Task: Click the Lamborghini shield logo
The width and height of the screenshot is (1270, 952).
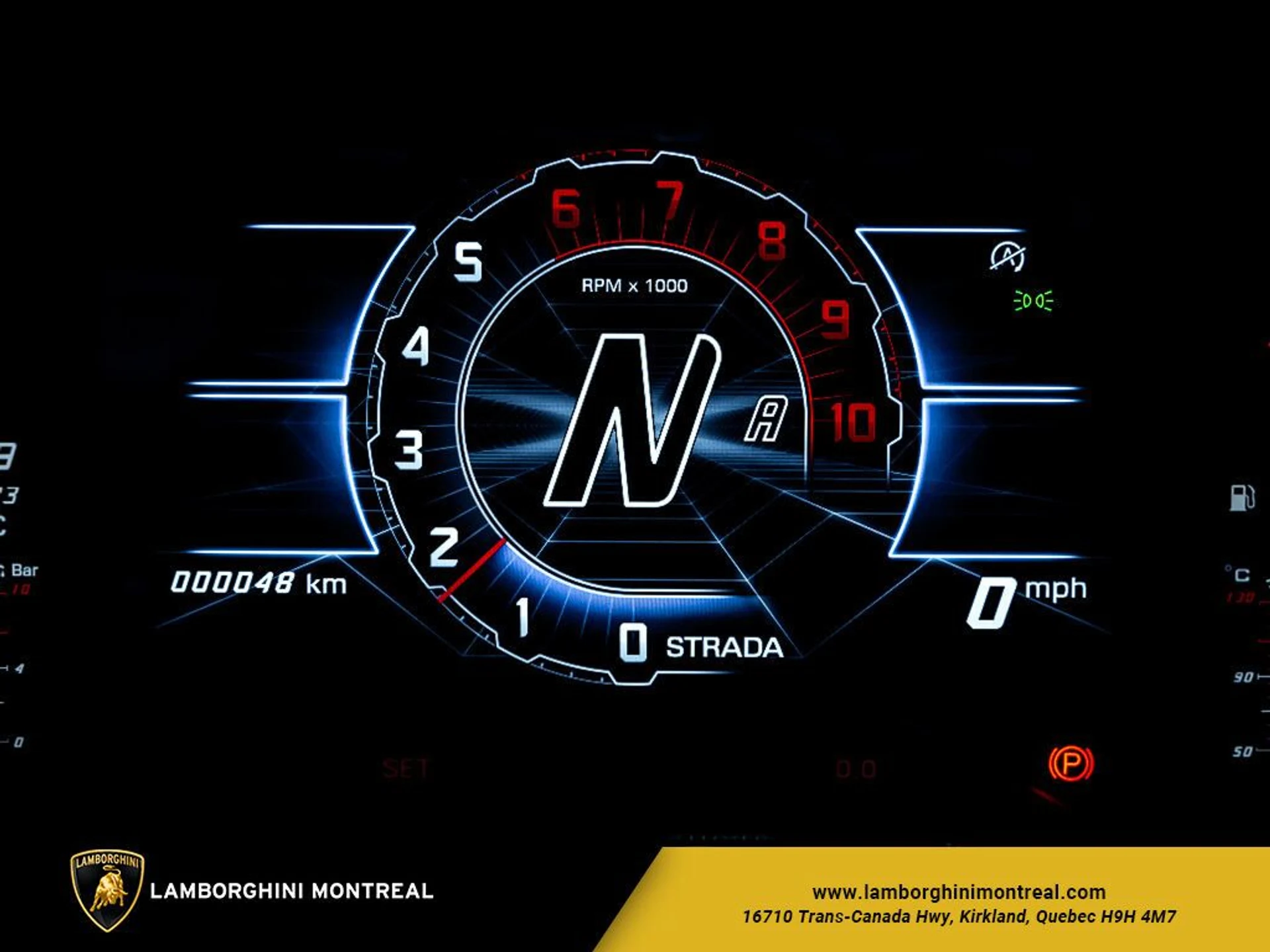Action: (x=107, y=890)
